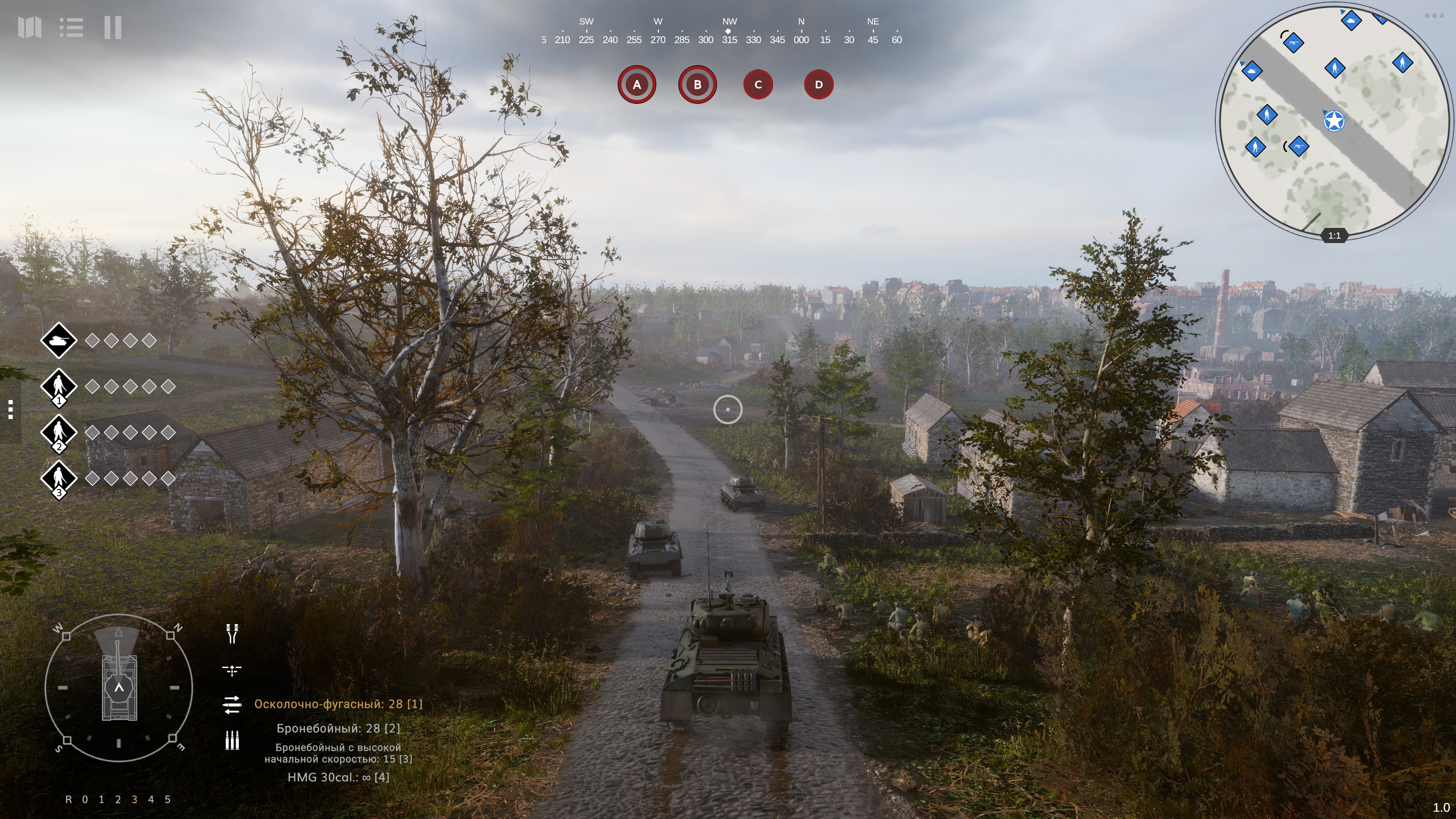Click the swap-arrows weapon switch icon
1456x819 pixels.
point(232,704)
